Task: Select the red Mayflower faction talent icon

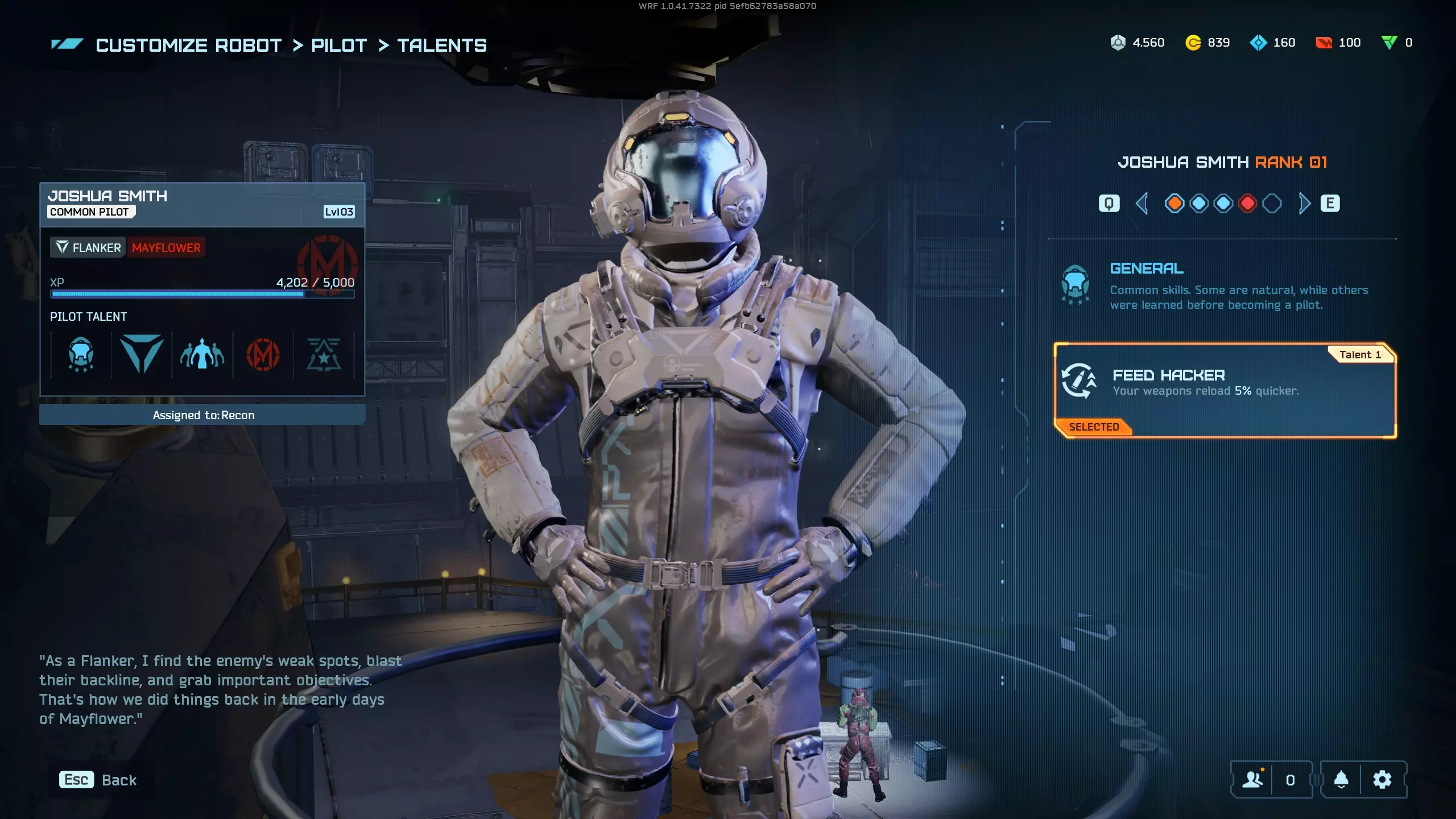Action: pyautogui.click(x=263, y=355)
